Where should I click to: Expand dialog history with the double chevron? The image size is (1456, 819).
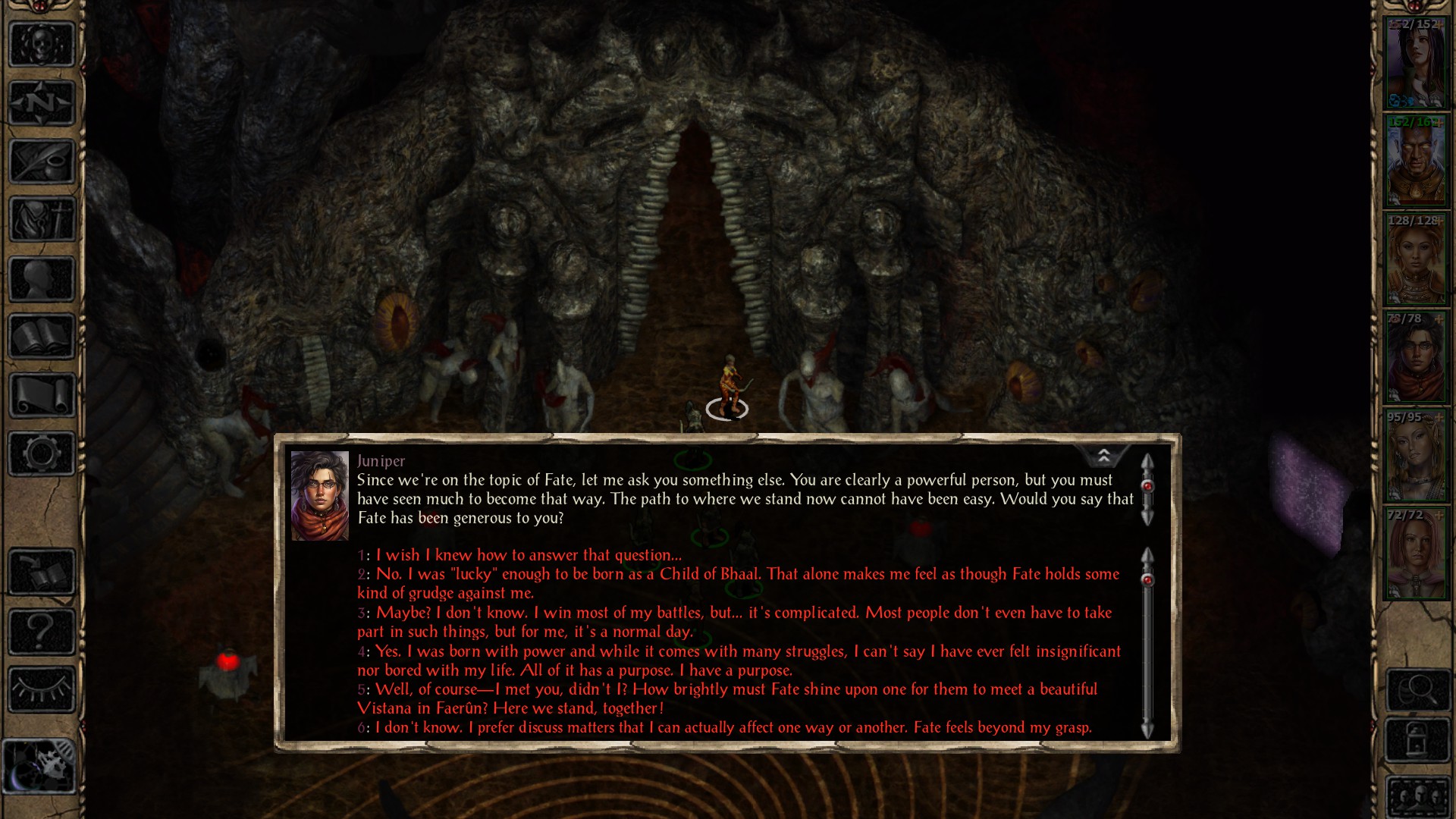click(x=1104, y=455)
